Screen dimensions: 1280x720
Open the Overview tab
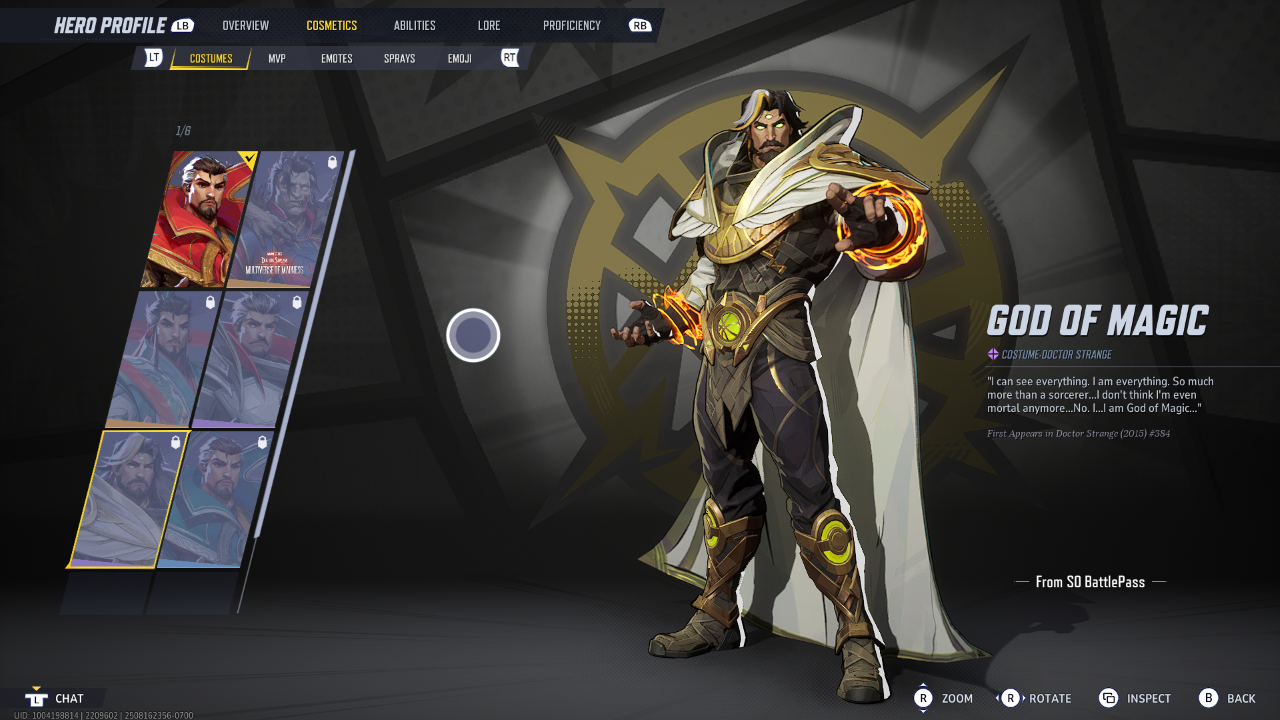pos(245,25)
